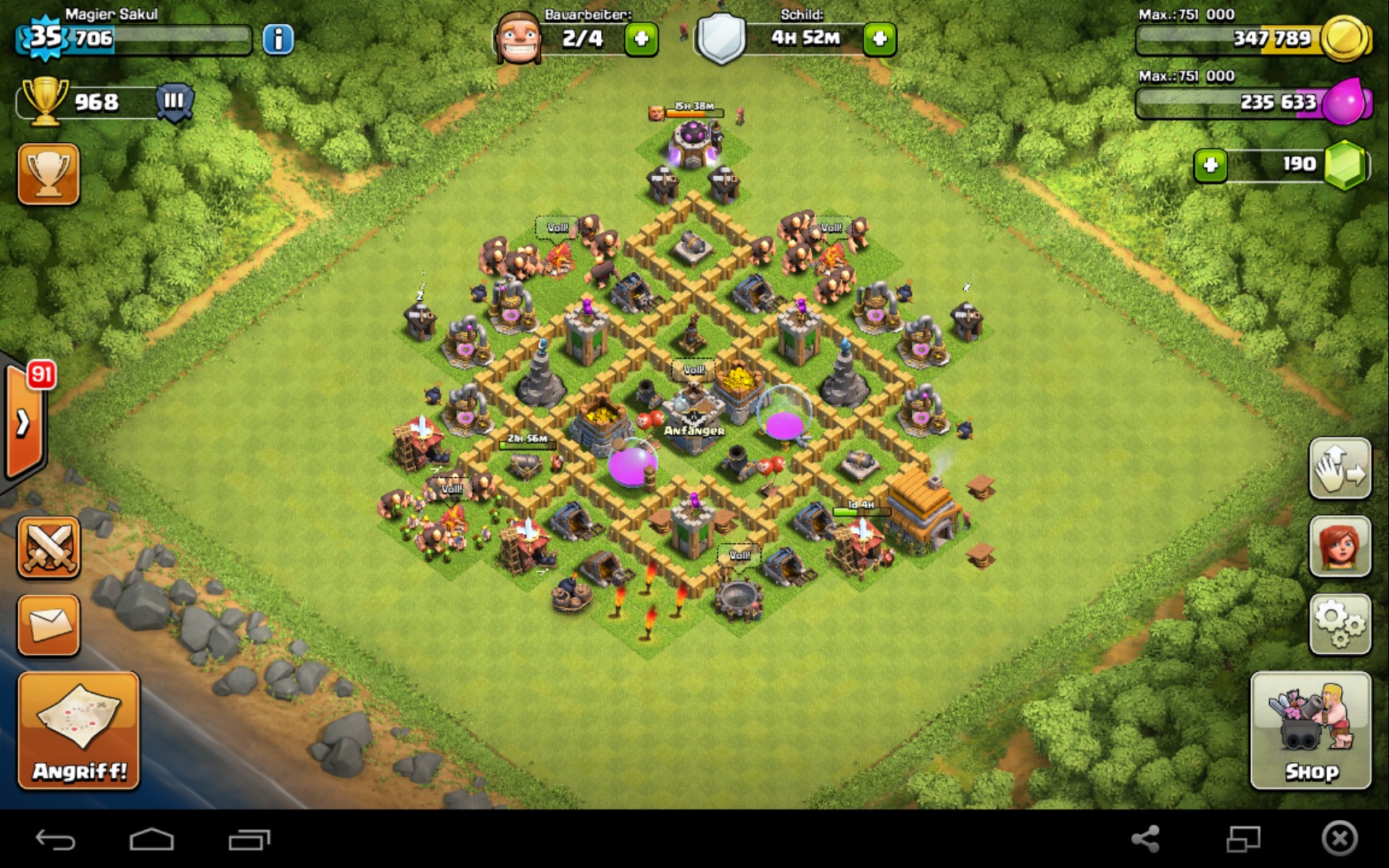This screenshot has width=1389, height=868.
Task: Tap the league shield badge
Action: tap(174, 103)
